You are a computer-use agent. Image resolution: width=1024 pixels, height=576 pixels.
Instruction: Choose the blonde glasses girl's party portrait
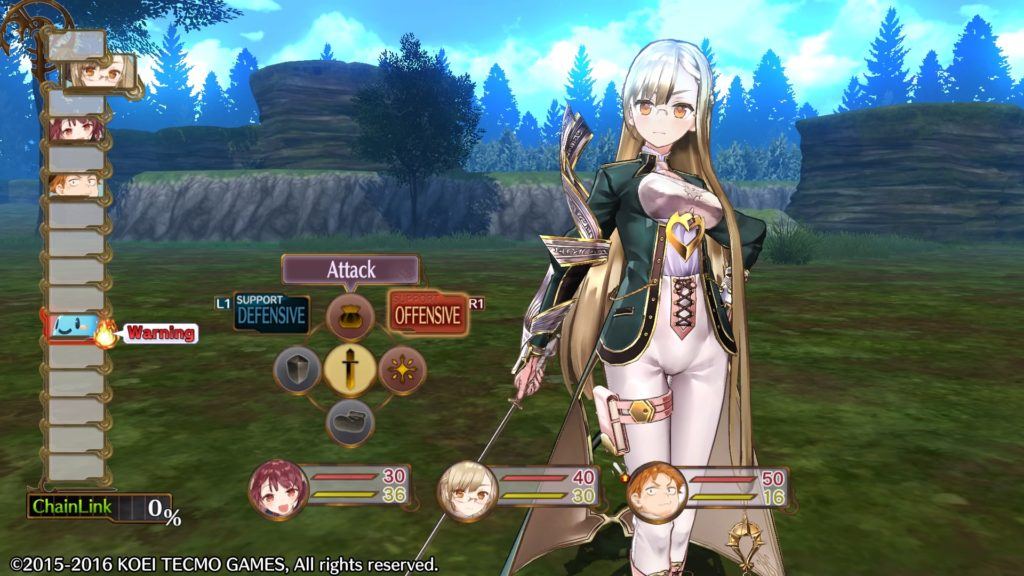465,489
